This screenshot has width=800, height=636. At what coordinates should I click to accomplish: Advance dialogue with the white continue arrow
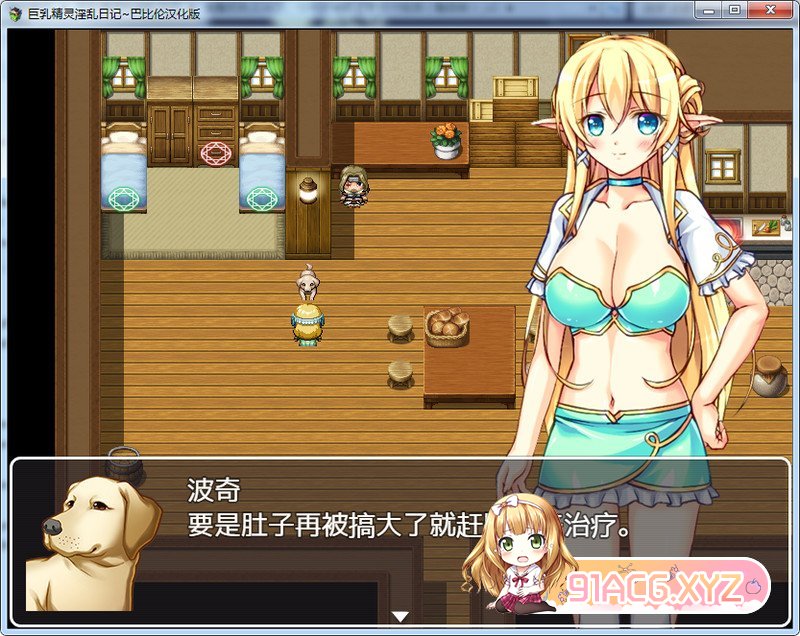point(401,616)
